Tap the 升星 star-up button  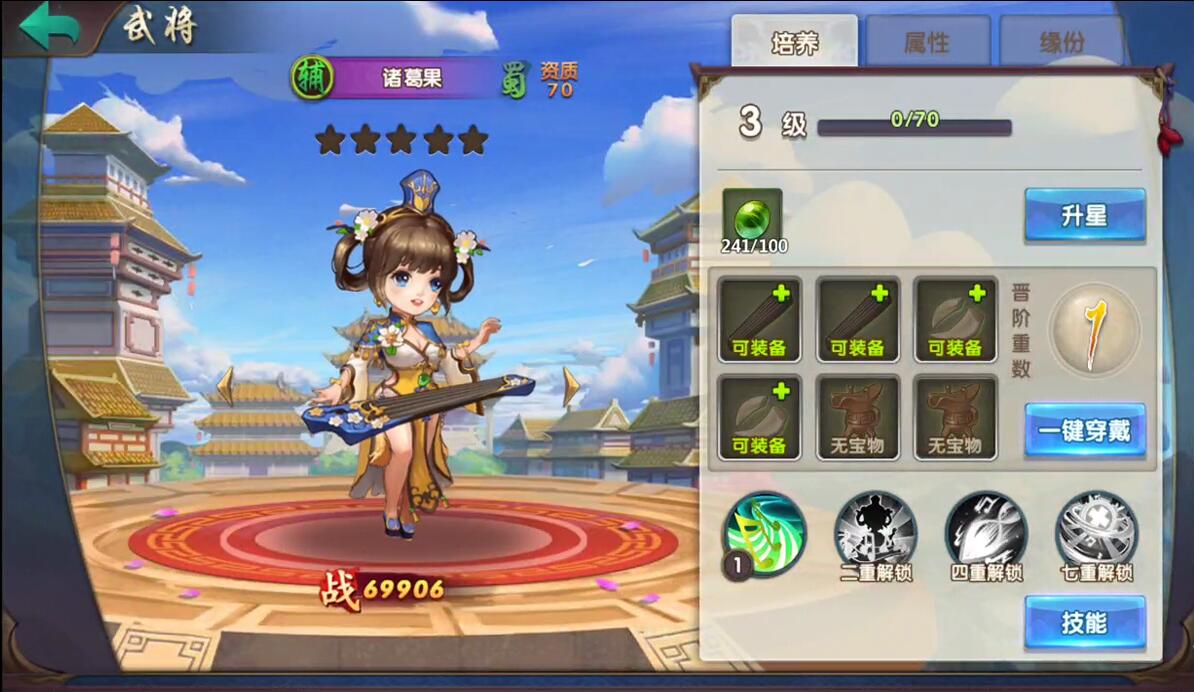click(1084, 215)
